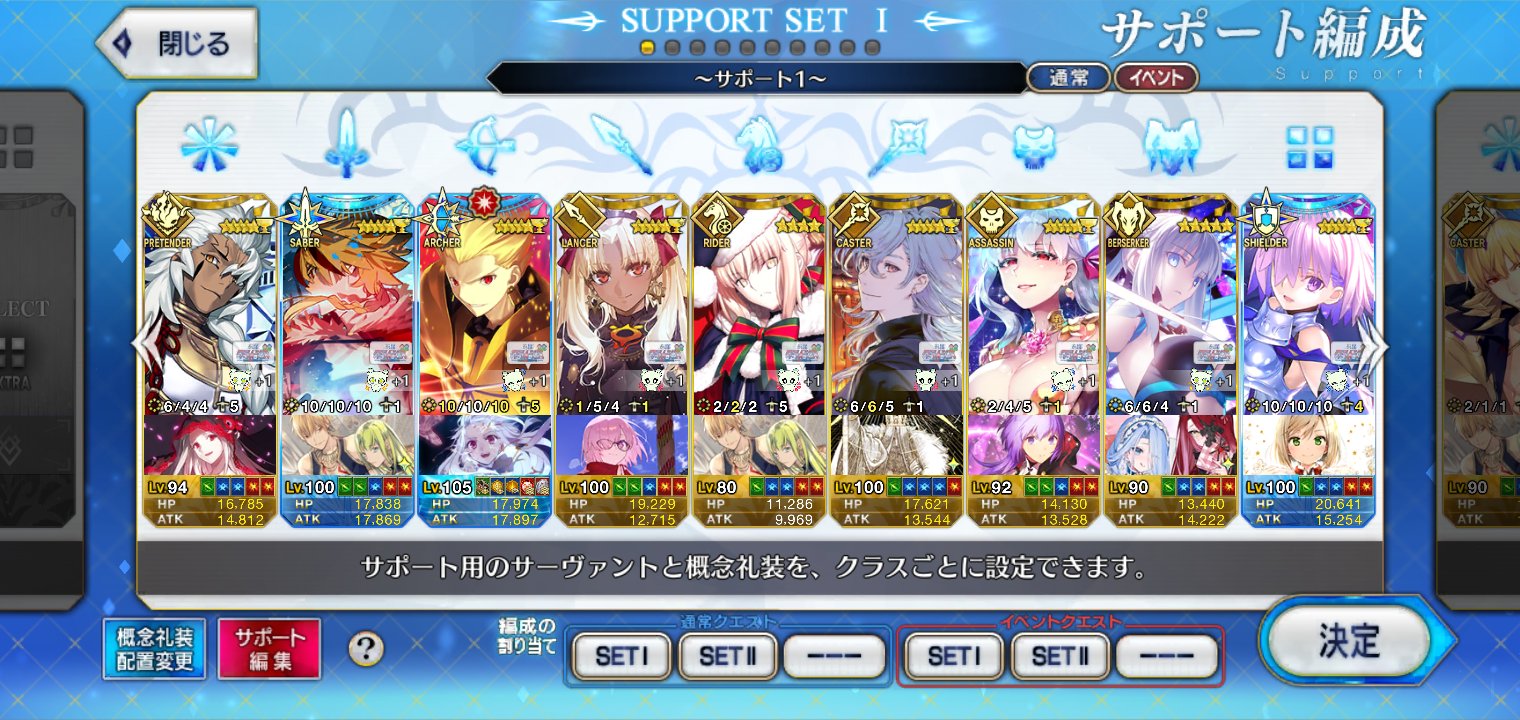The image size is (1520, 720).
Task: Select the Assassin support servant card
Action: (1033, 310)
